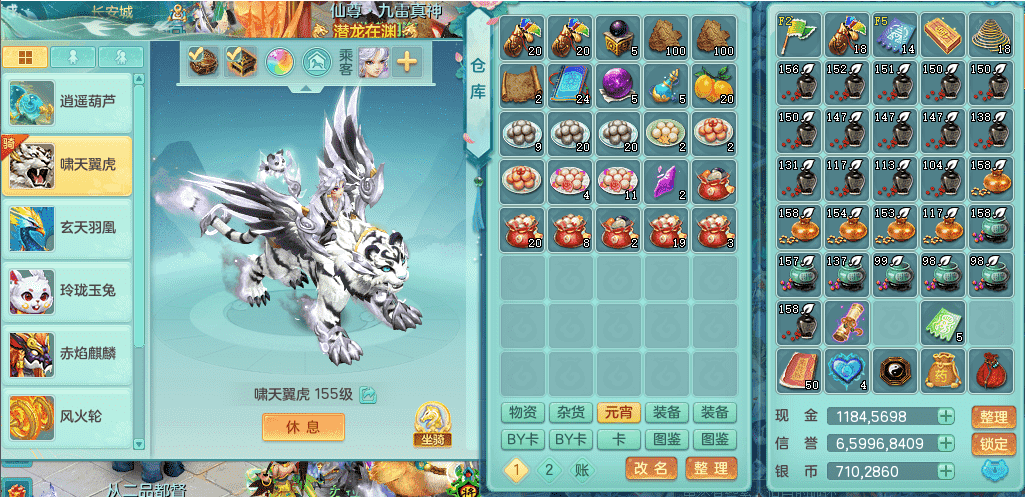Select the 元宵 warehouse filter
1025x497 pixels.
pos(619,413)
